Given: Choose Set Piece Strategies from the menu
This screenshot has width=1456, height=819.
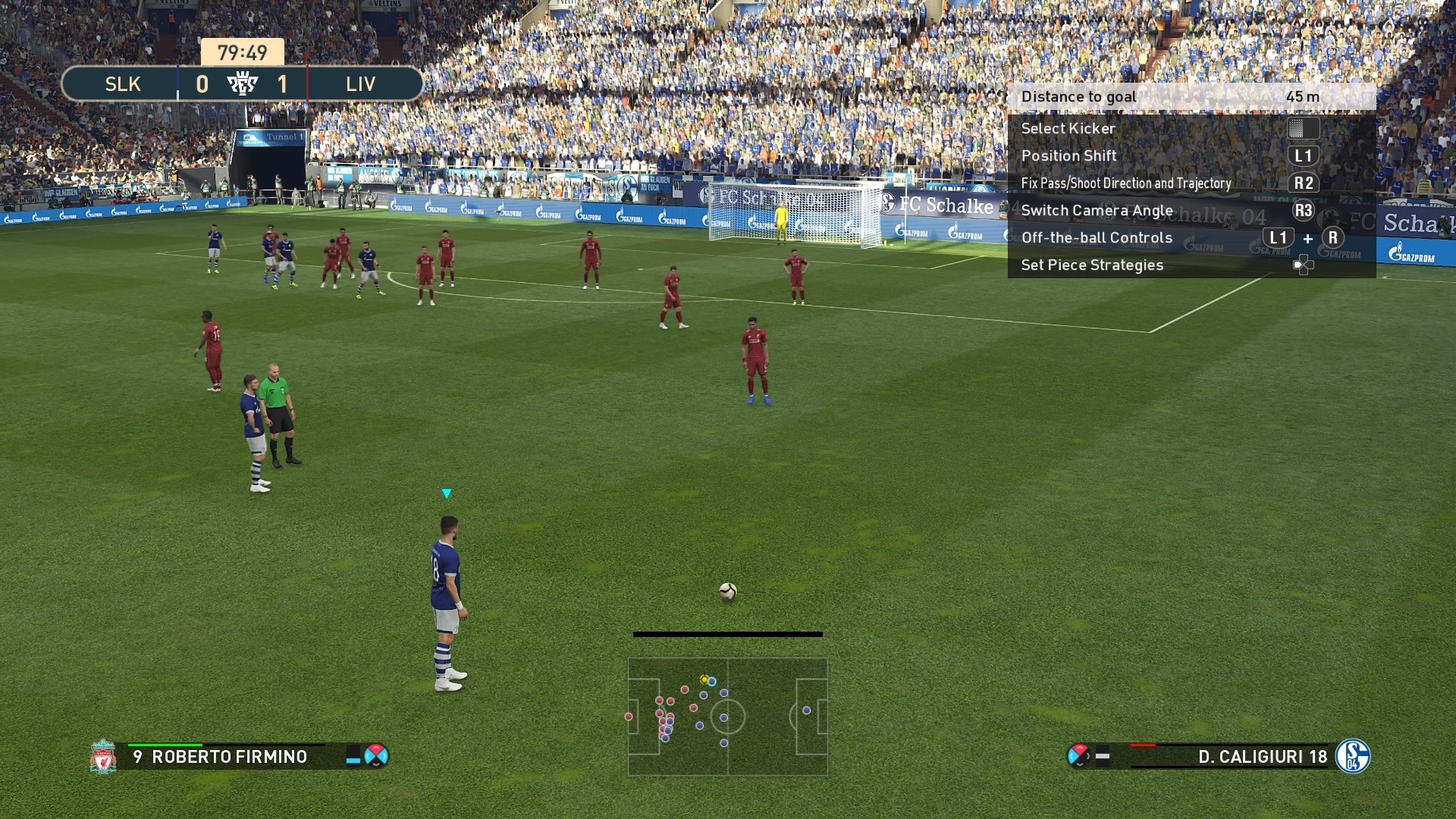Looking at the screenshot, I should 1092,265.
